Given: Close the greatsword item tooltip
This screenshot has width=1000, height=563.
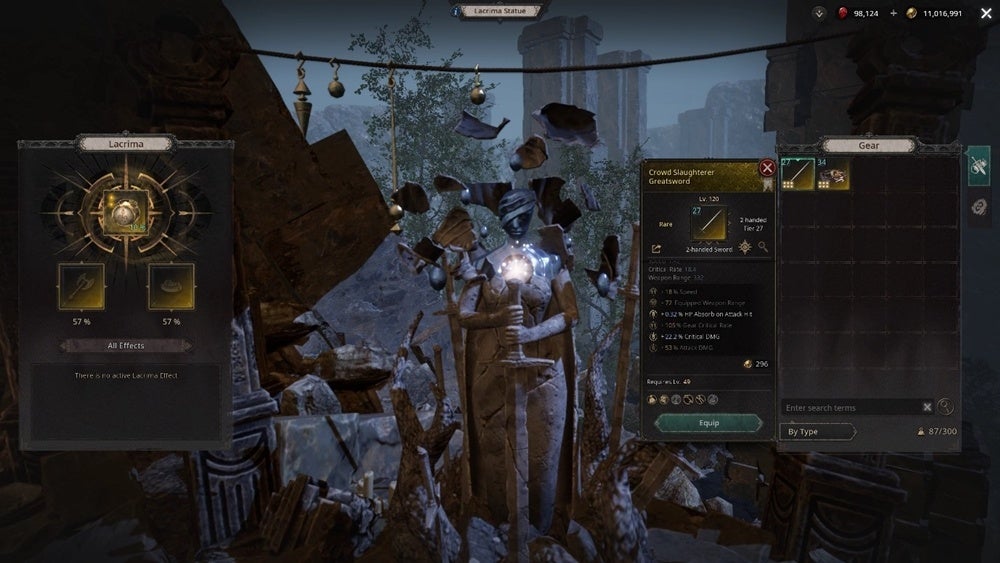Looking at the screenshot, I should coord(767,168).
